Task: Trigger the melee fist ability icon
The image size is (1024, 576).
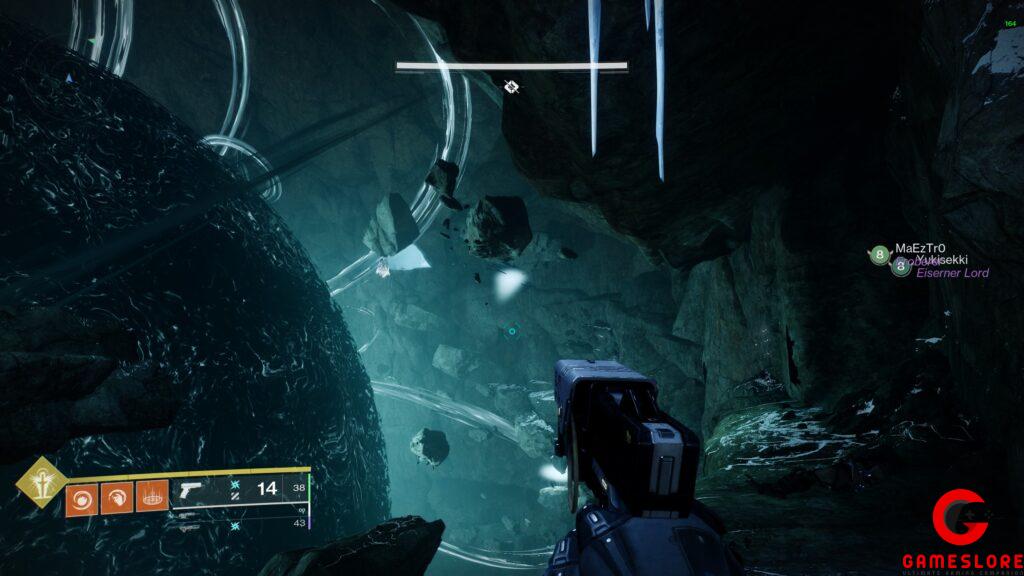Action: tap(117, 498)
